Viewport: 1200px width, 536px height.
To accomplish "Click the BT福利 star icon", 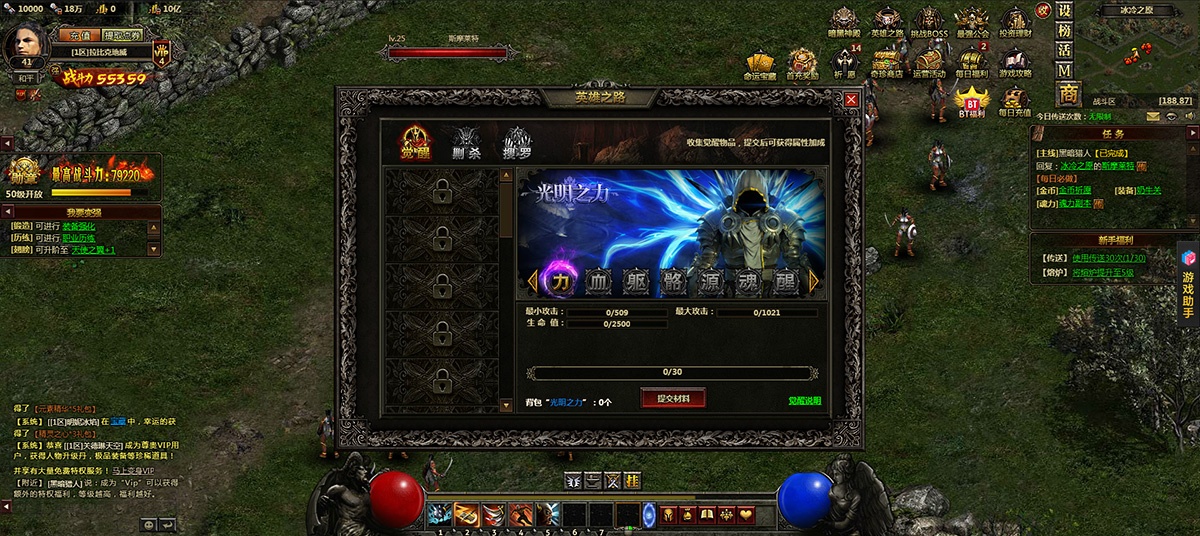I will (x=971, y=101).
